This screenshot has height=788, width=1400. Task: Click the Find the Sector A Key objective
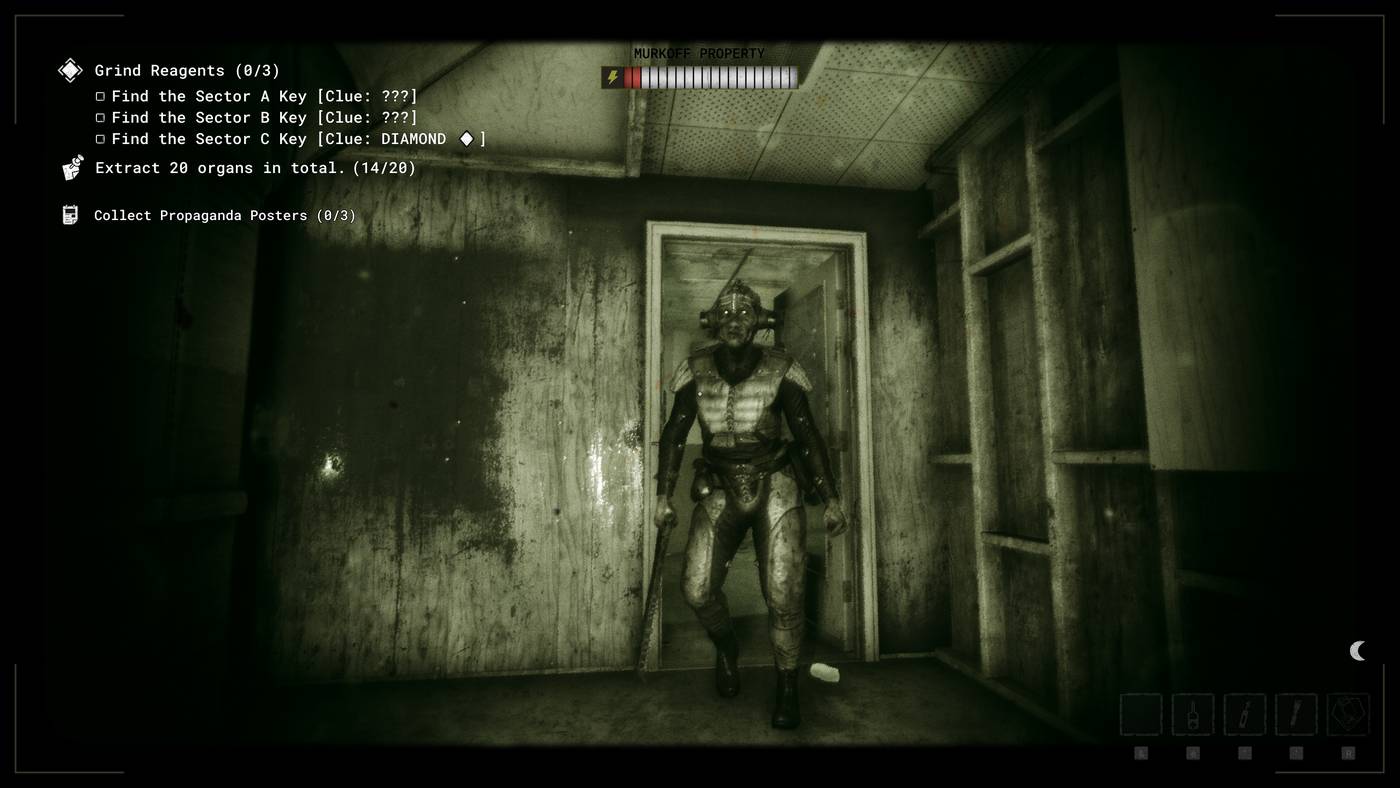(x=264, y=96)
